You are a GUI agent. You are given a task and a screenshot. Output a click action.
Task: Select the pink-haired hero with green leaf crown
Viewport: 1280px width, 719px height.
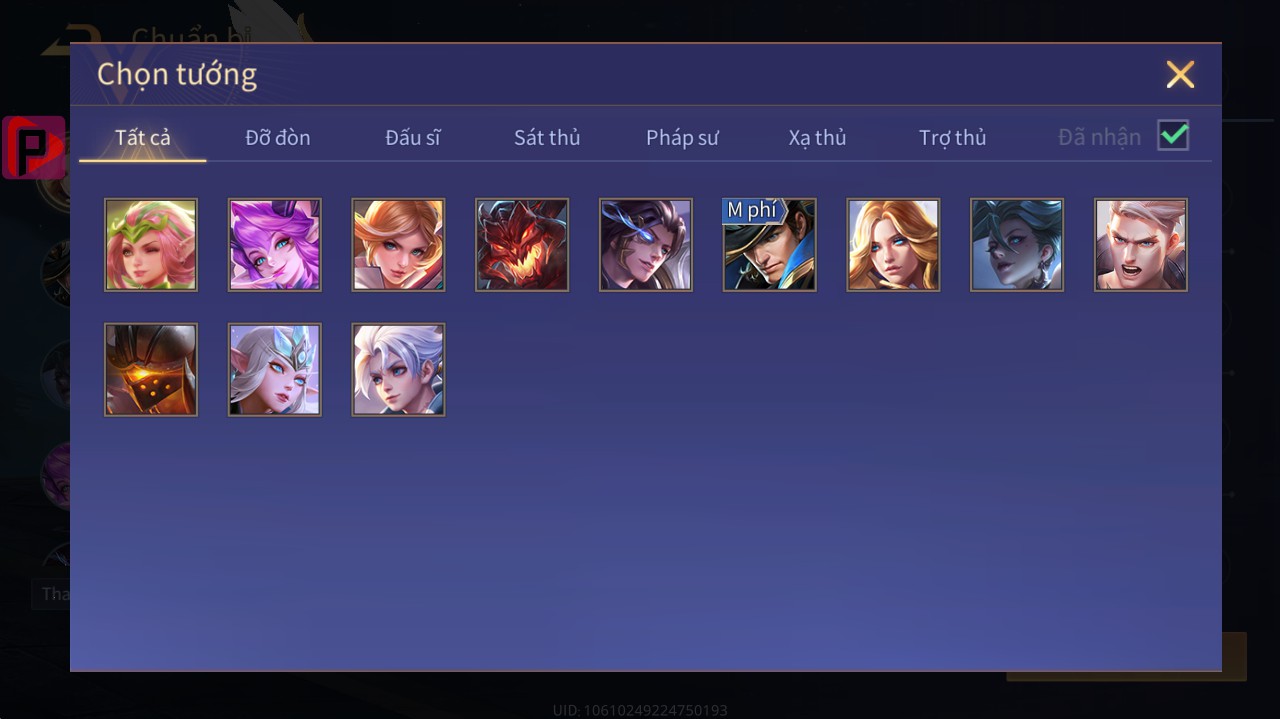tap(151, 245)
